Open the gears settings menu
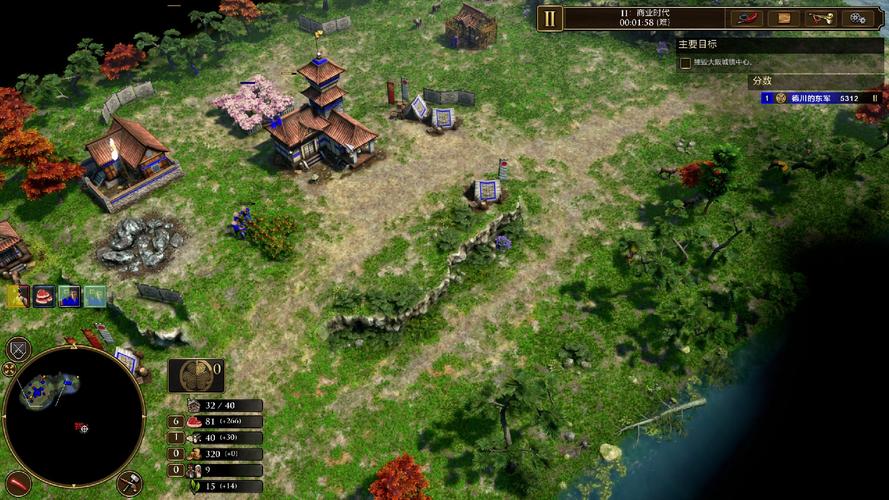 857,18
